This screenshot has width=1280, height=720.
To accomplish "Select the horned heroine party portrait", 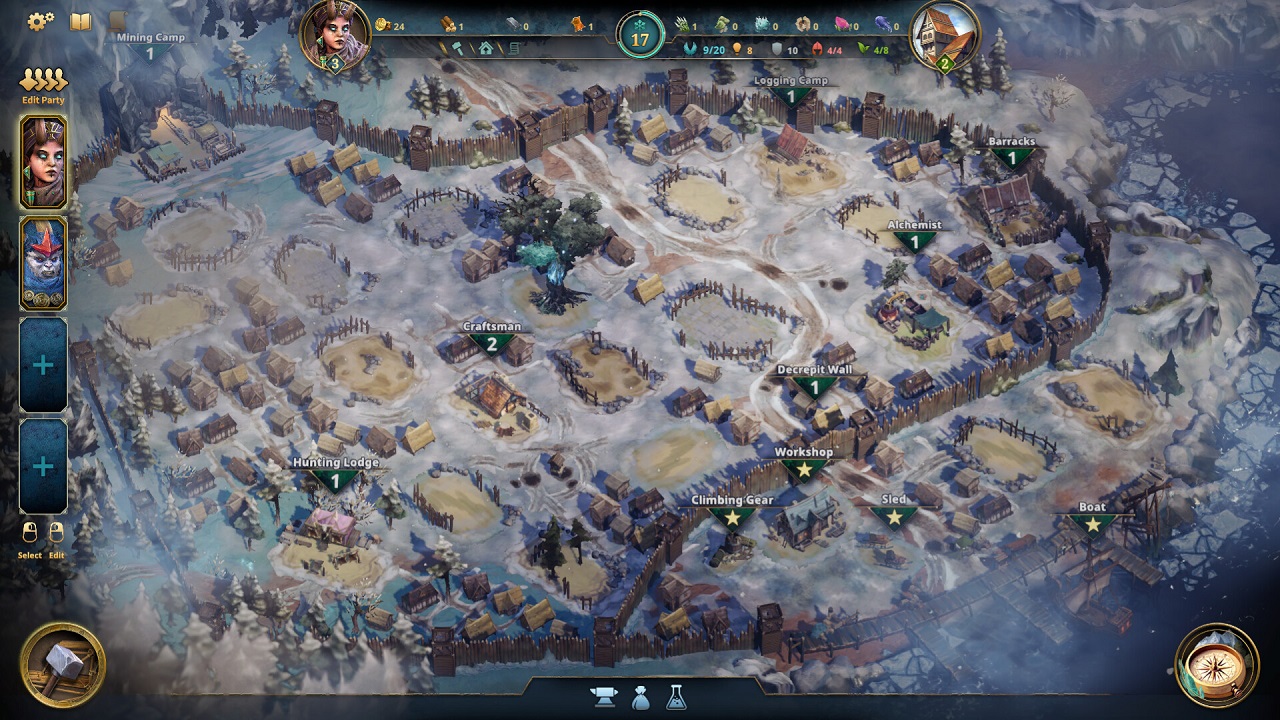I will pos(43,162).
